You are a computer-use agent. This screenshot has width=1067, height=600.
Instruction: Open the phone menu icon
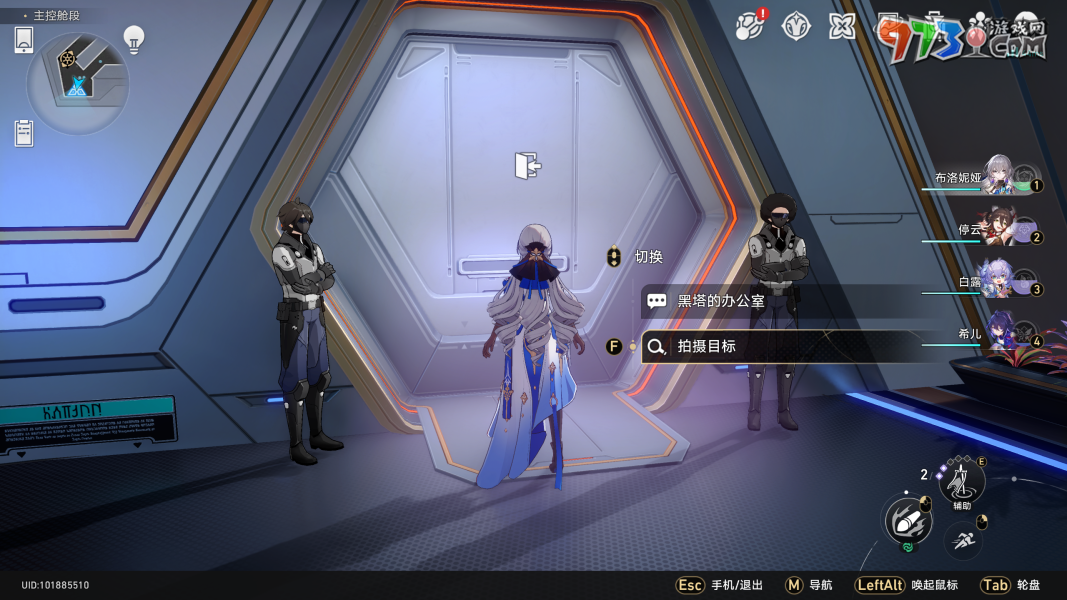click(x=25, y=40)
